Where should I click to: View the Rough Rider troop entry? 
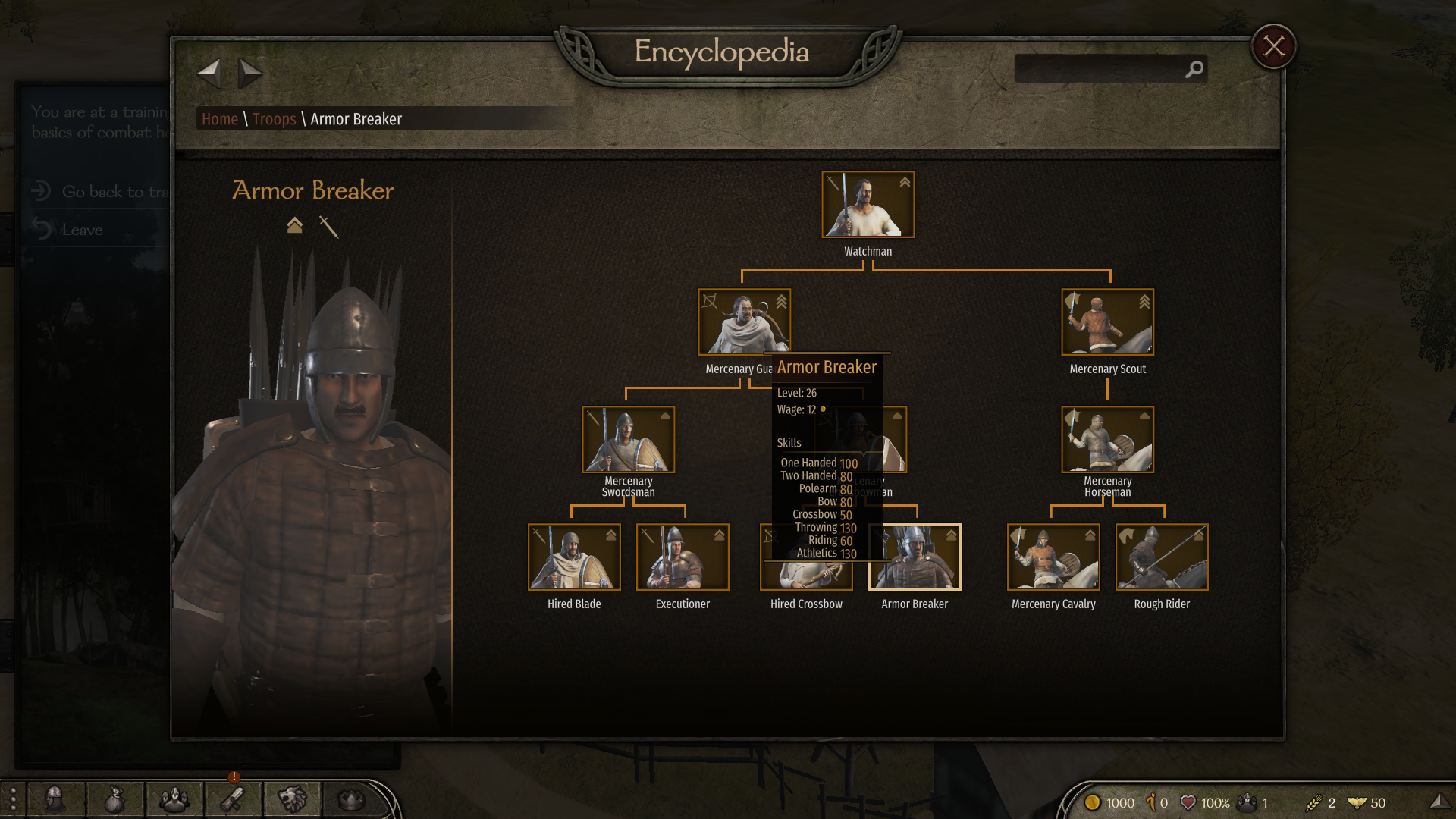coord(1162,557)
